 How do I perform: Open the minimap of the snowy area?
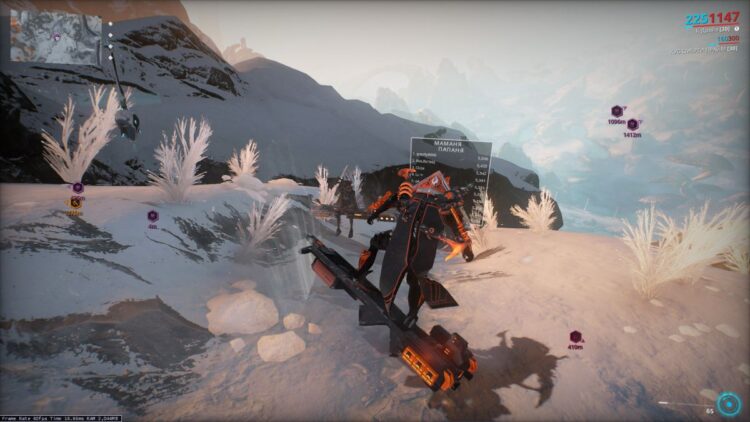click(x=56, y=37)
